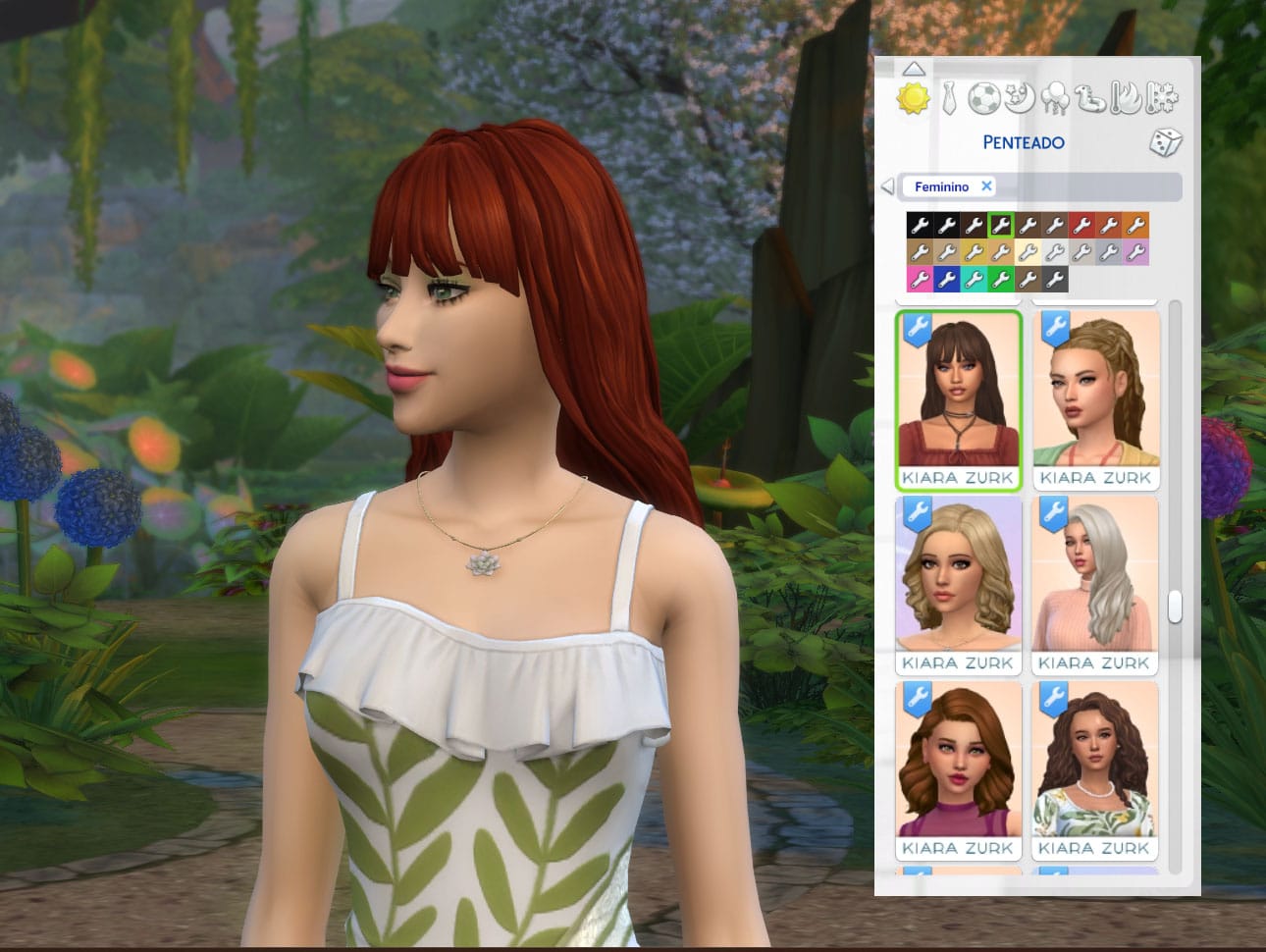Click the hairstyle list scrollbar handle
The width and height of the screenshot is (1266, 952).
[1174, 606]
